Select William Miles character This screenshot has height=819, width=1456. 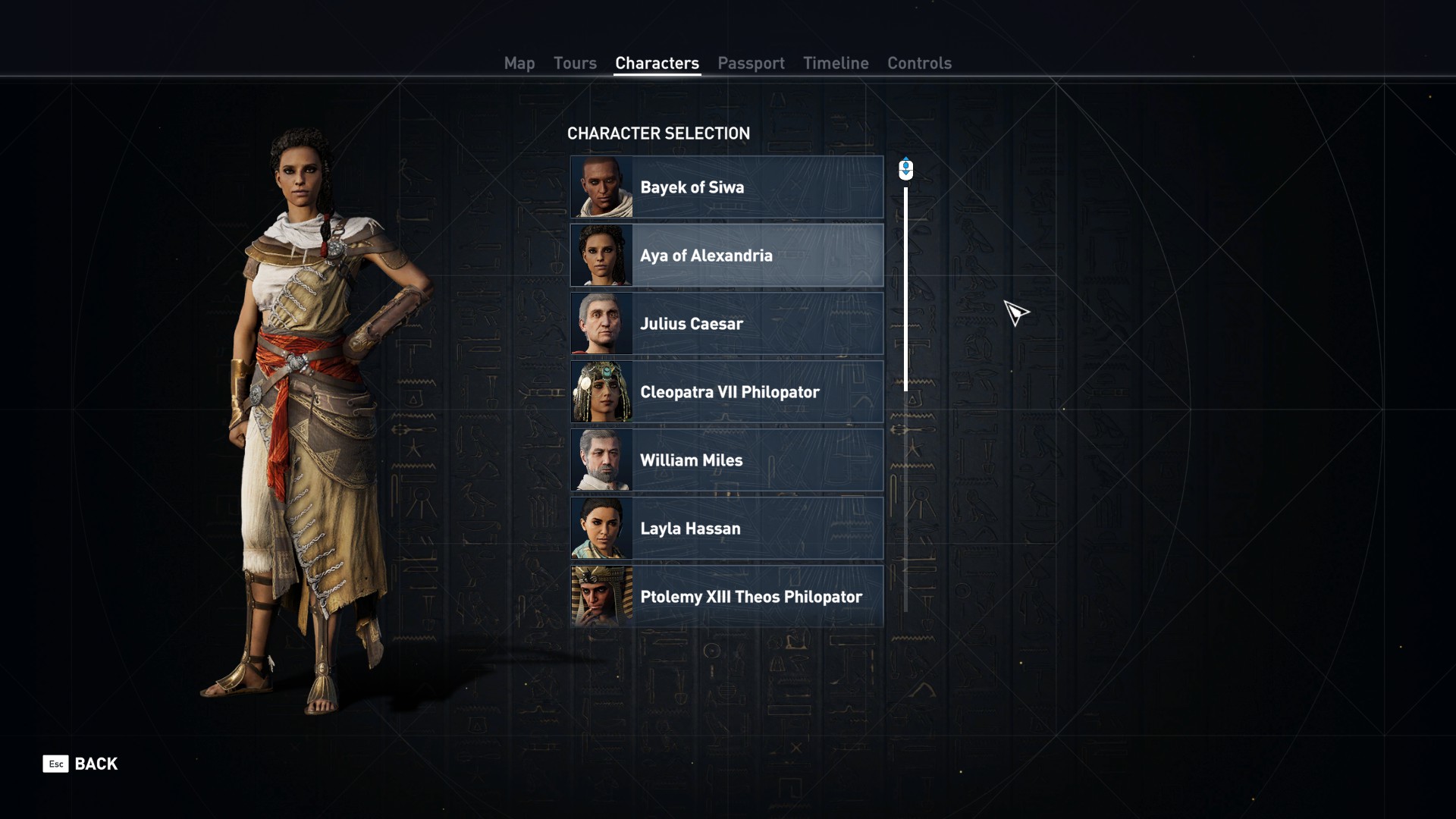pos(726,460)
